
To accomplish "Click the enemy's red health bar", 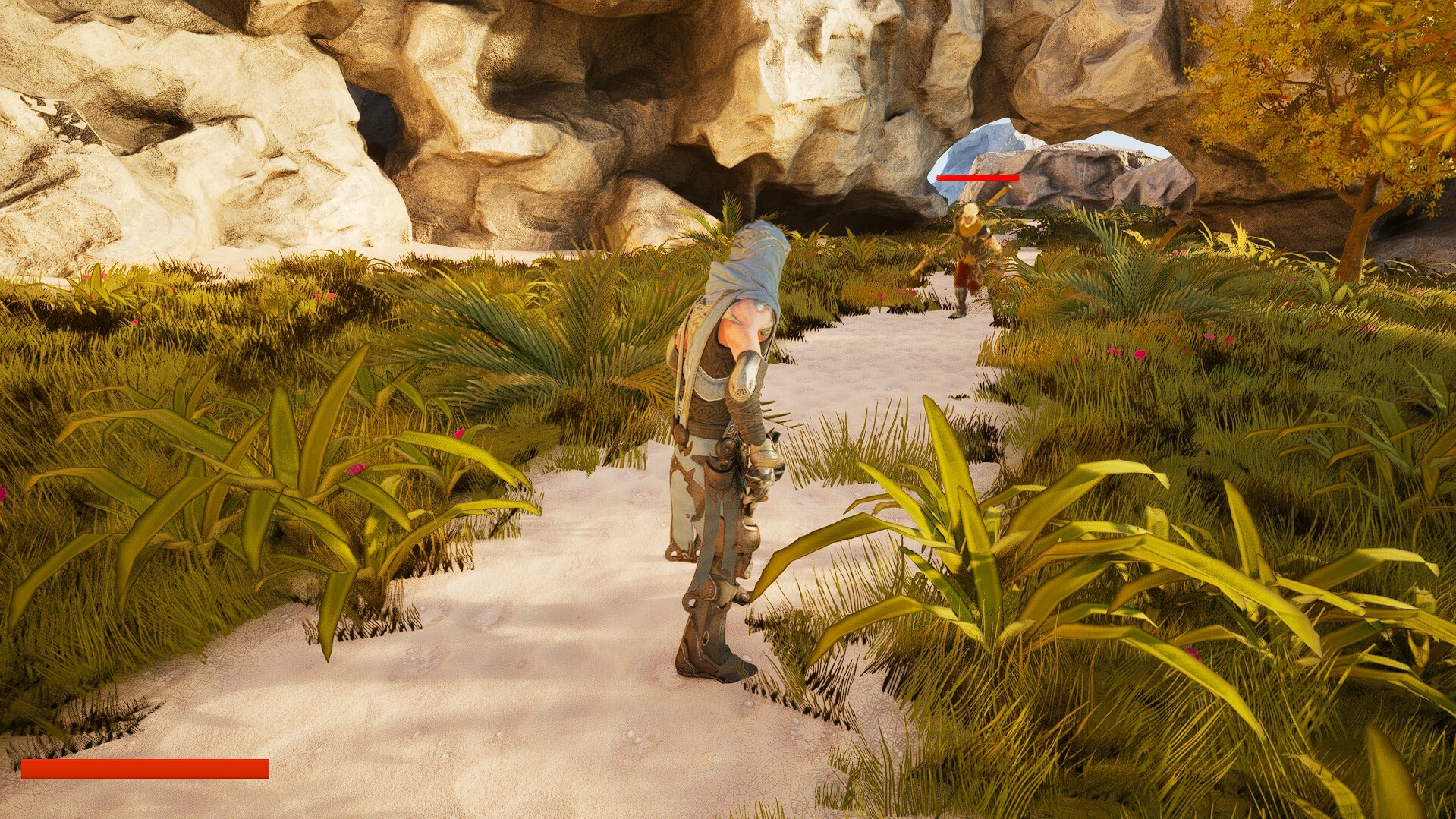I will coord(977,178).
